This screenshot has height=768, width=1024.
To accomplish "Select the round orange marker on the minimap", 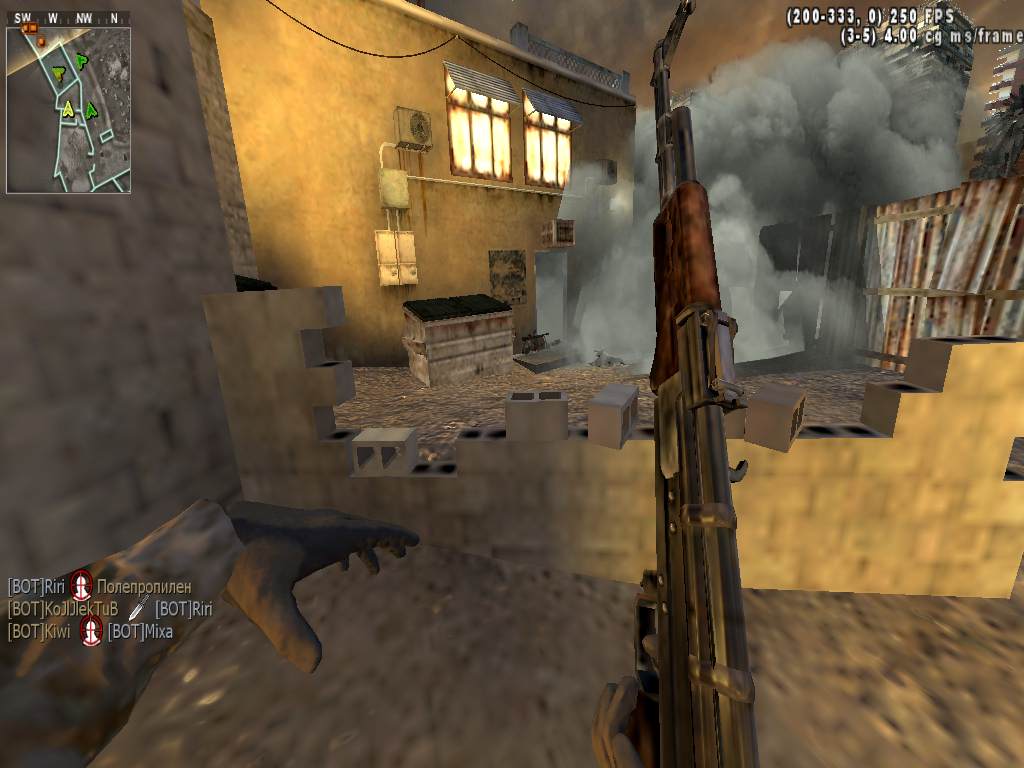I will [41, 41].
